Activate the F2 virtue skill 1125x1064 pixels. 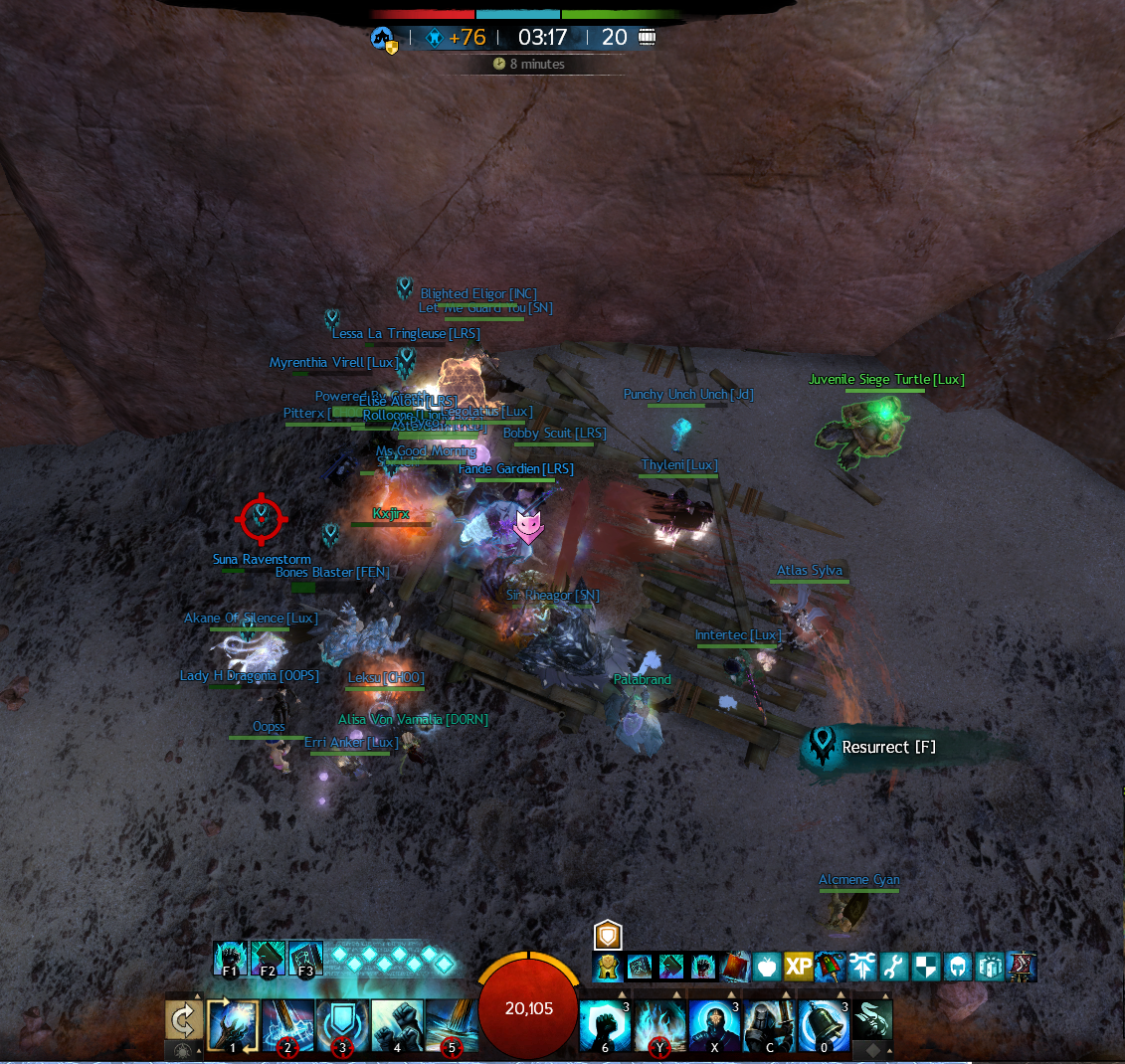click(268, 959)
